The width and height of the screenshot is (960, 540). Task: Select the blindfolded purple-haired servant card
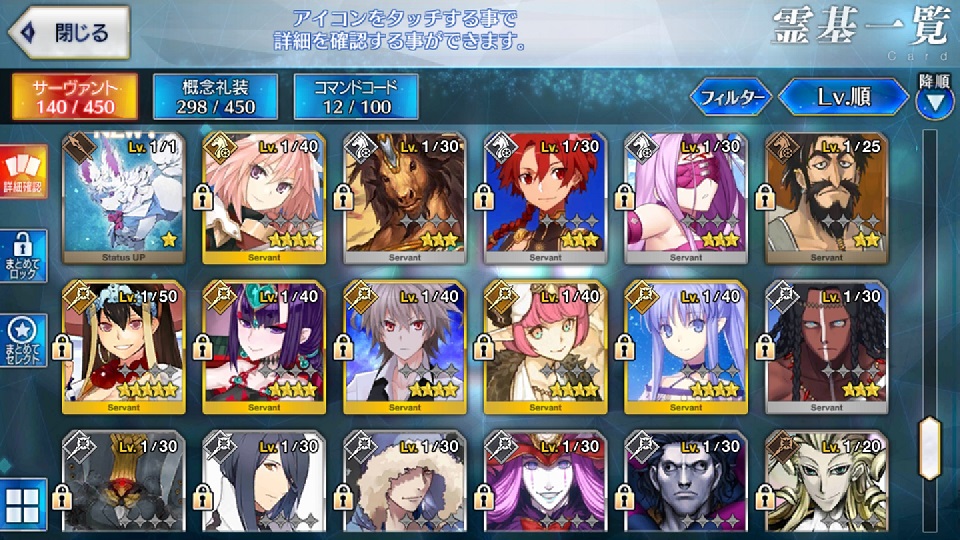pos(685,196)
